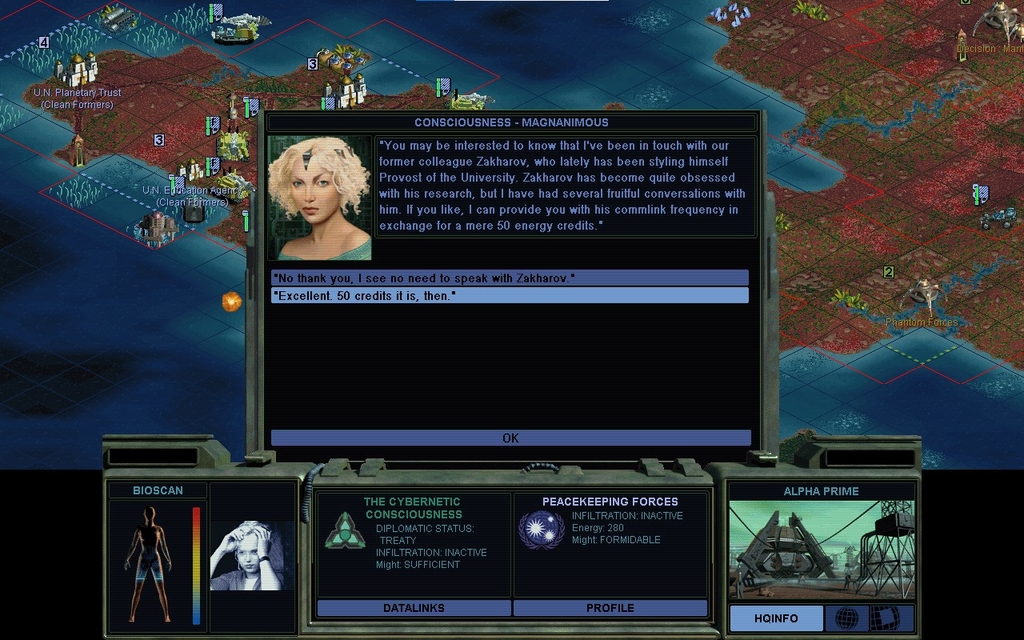
Task: Open HQINFO for Alpha Prime
Action: click(776, 618)
